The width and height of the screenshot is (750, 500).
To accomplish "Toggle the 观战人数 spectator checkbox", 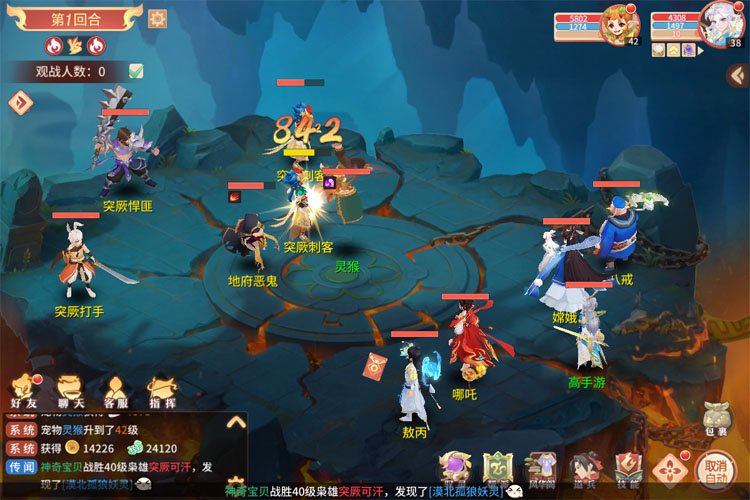I will pyautogui.click(x=136, y=71).
